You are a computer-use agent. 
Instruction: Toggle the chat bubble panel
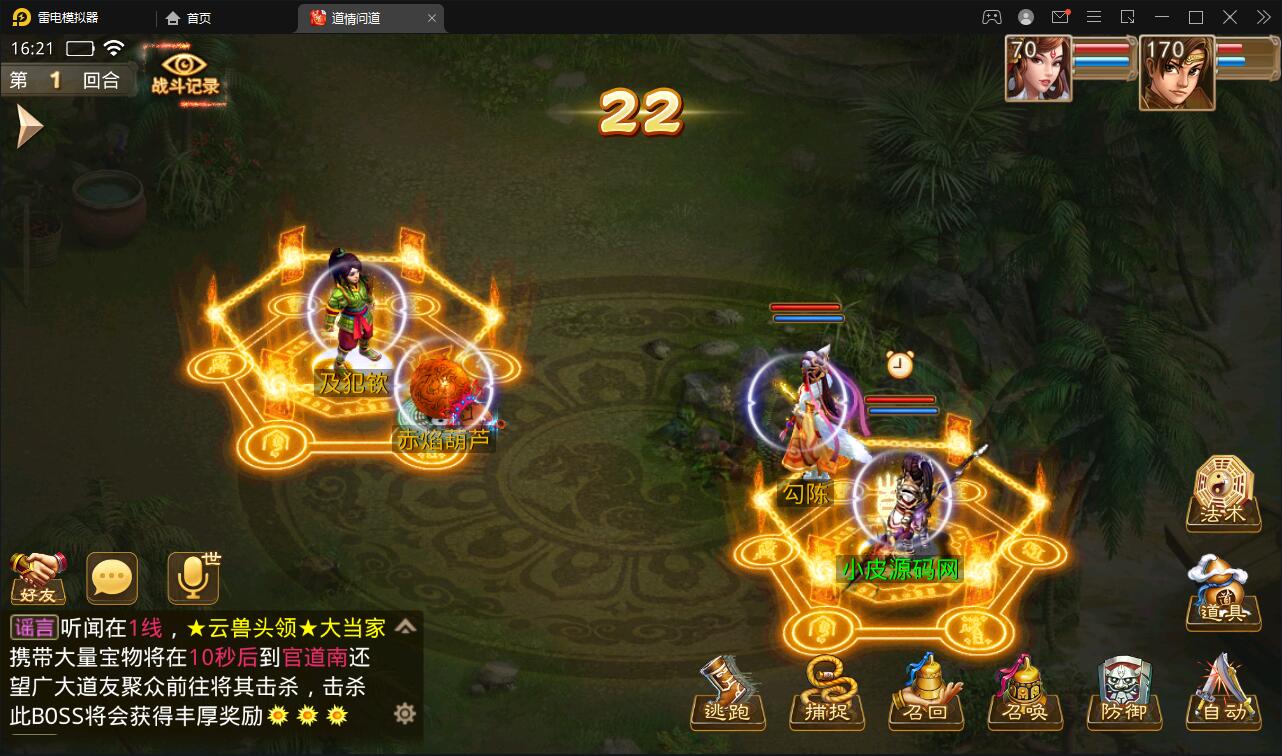pyautogui.click(x=111, y=577)
